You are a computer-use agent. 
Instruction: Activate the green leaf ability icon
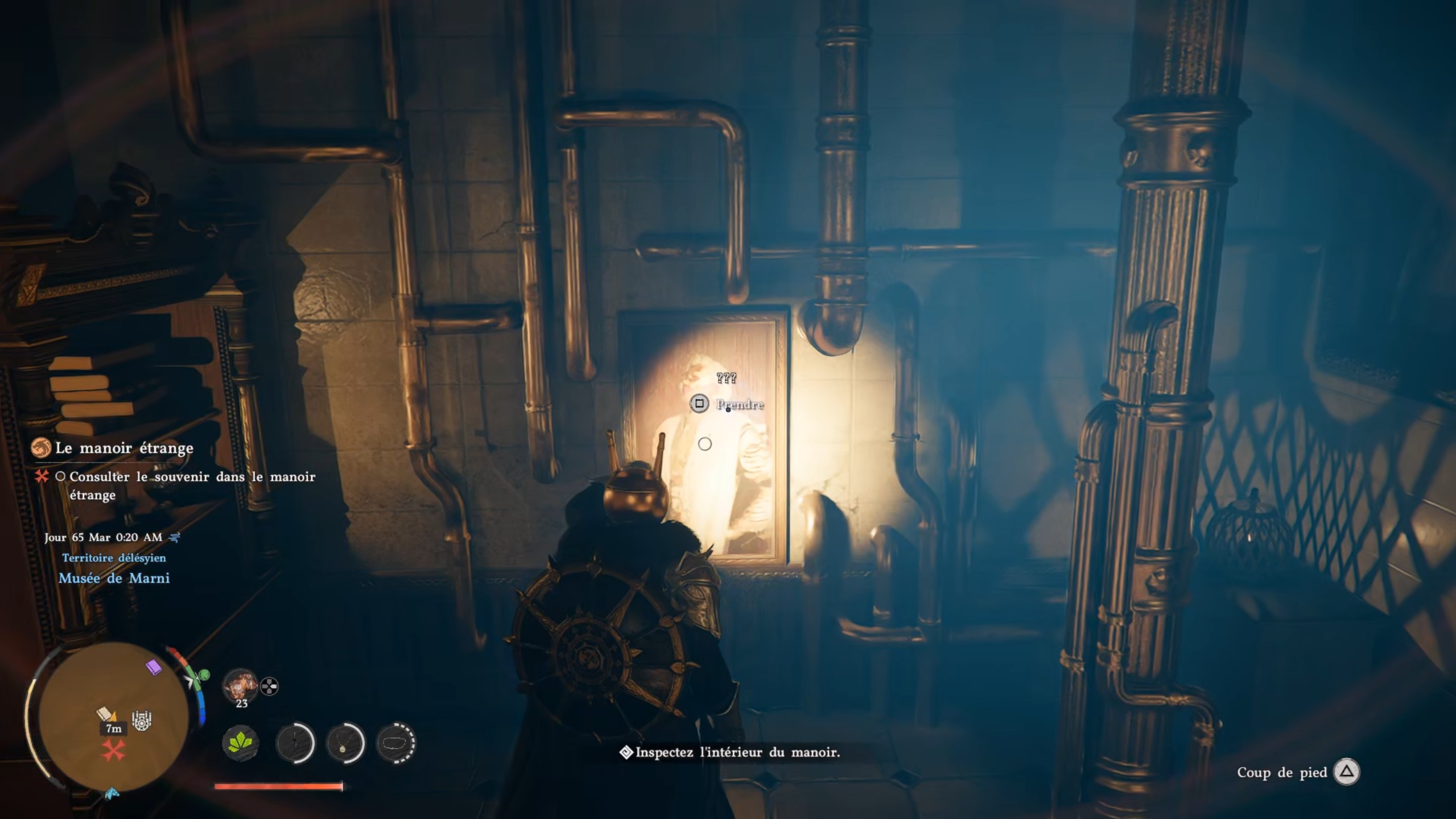click(x=240, y=742)
